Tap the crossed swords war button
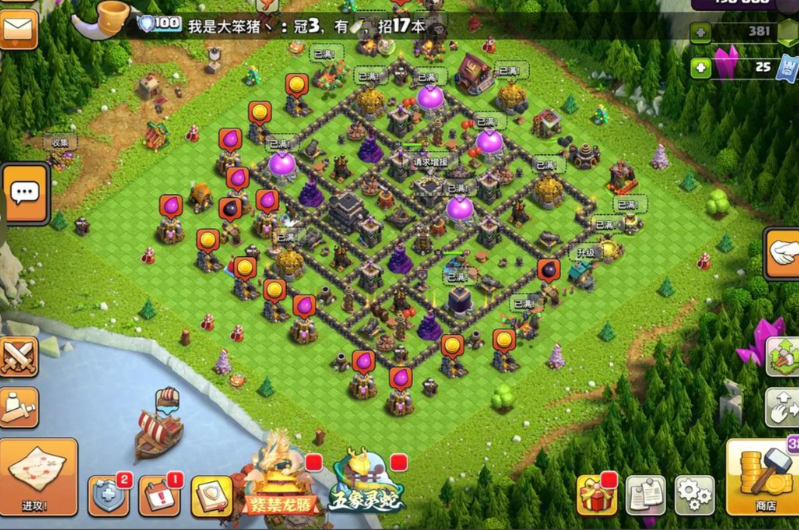The width and height of the screenshot is (799, 530). [18, 356]
